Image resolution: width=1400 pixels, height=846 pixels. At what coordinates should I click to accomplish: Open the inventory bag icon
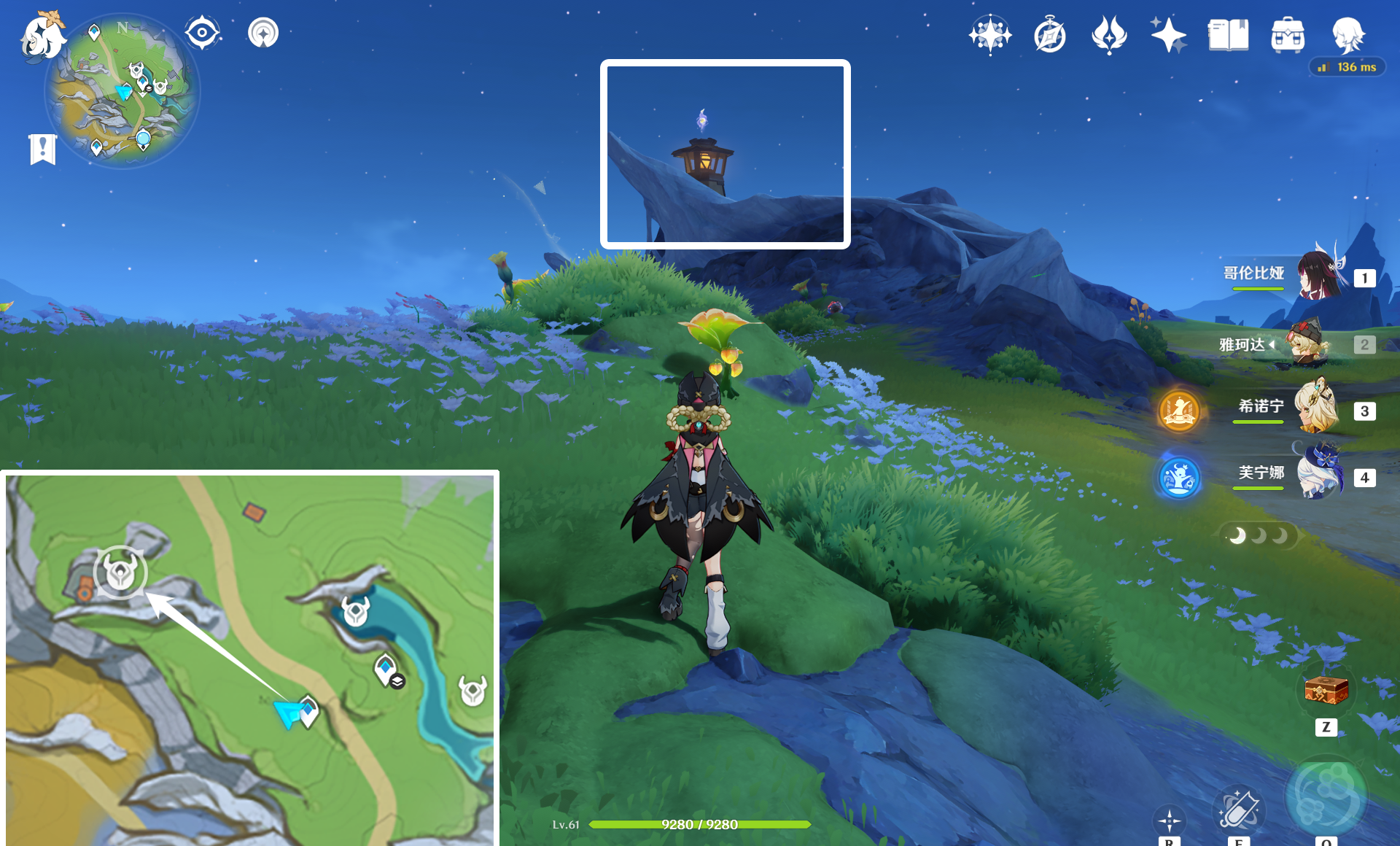tap(1288, 34)
